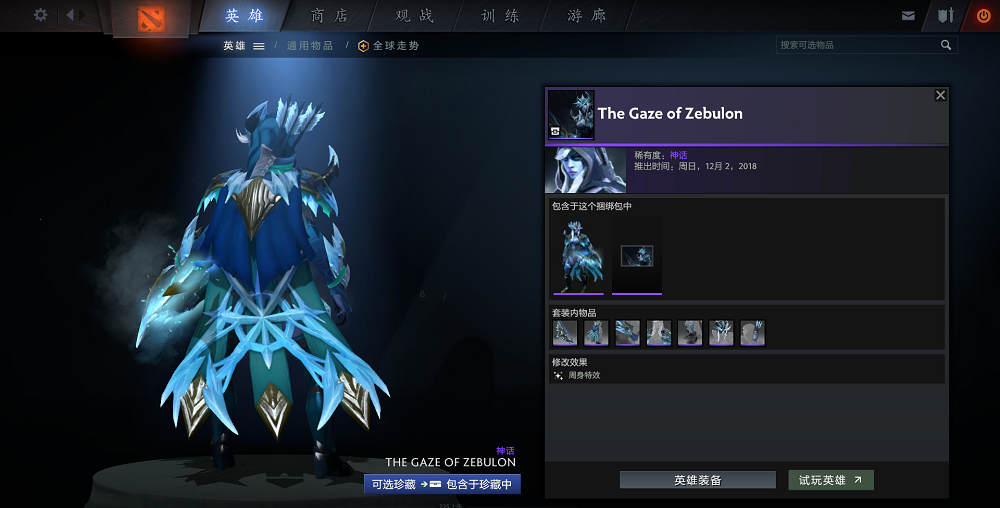Try the hero with 试玩英雄
This screenshot has width=1000, height=508.
830,480
